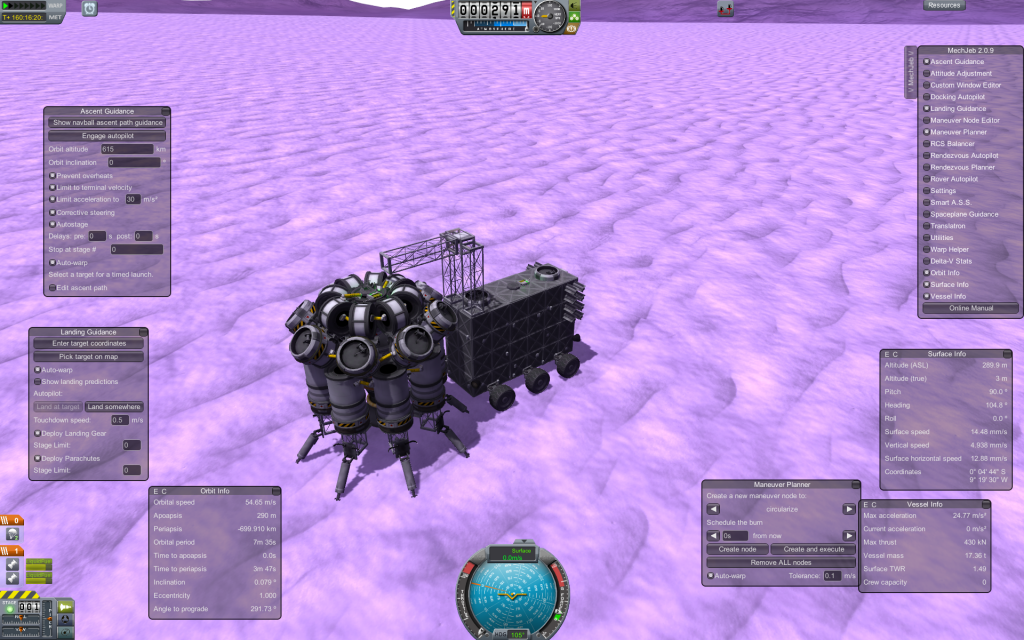
Task: Open Edit ascent path
Action: coord(52,288)
